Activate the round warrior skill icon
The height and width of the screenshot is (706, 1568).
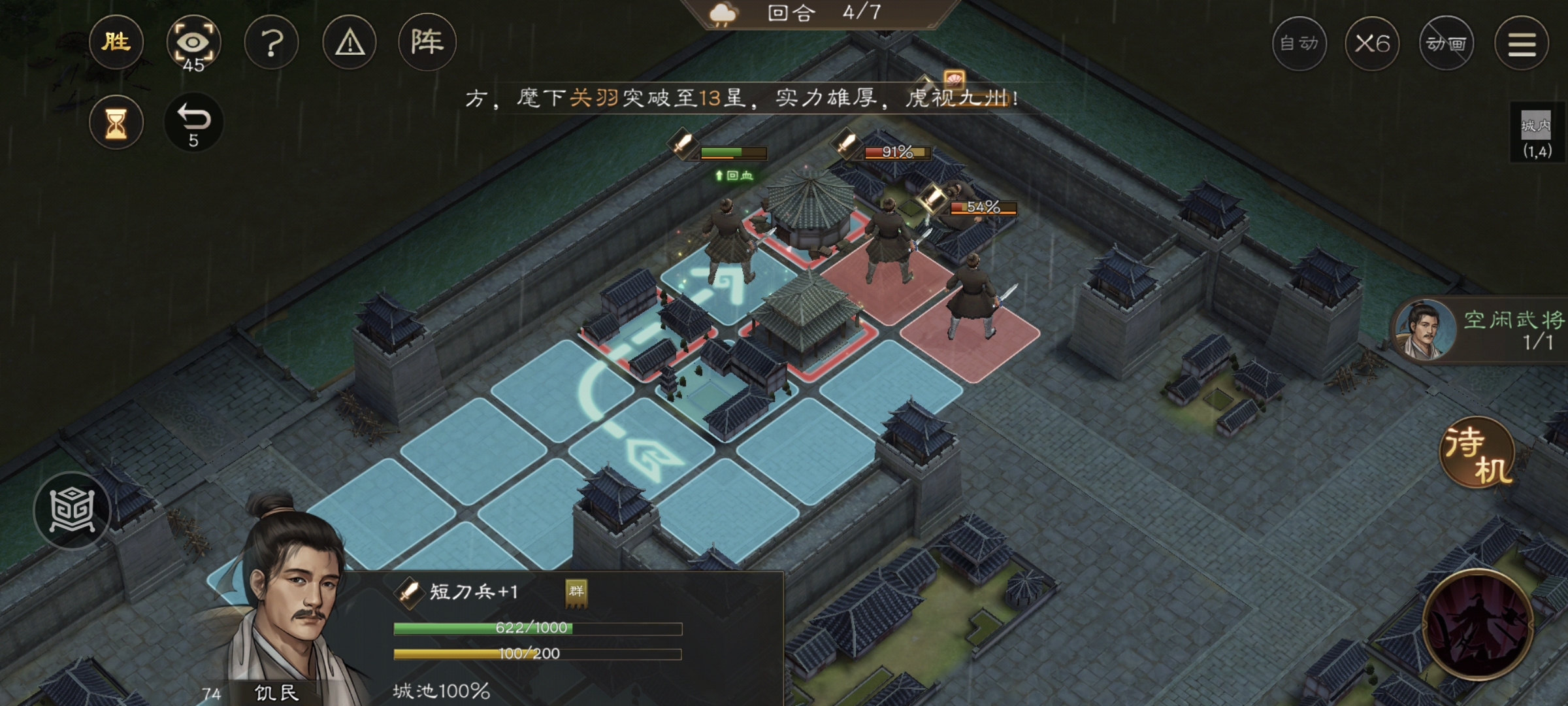click(x=1478, y=625)
